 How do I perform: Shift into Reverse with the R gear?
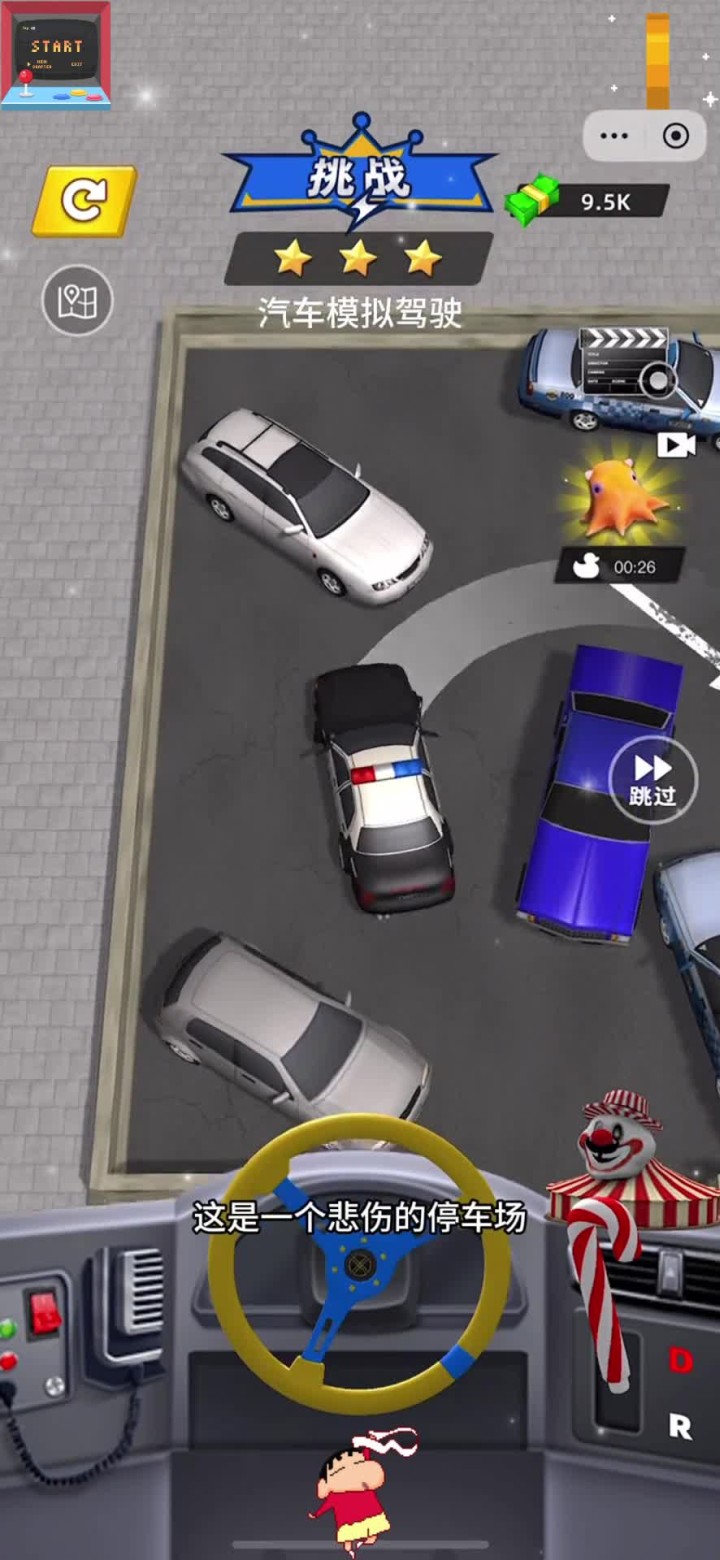(680, 1427)
